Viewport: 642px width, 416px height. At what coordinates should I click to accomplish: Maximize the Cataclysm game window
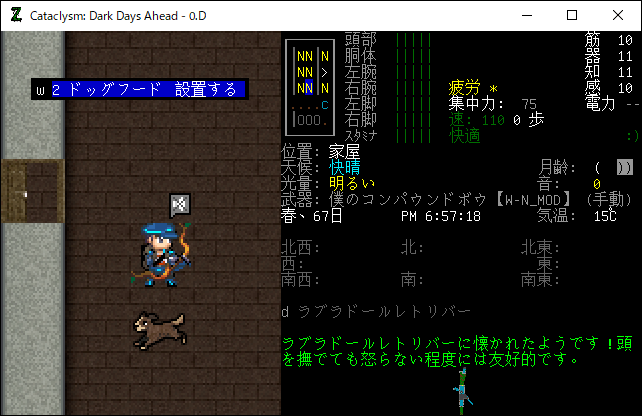pos(572,15)
